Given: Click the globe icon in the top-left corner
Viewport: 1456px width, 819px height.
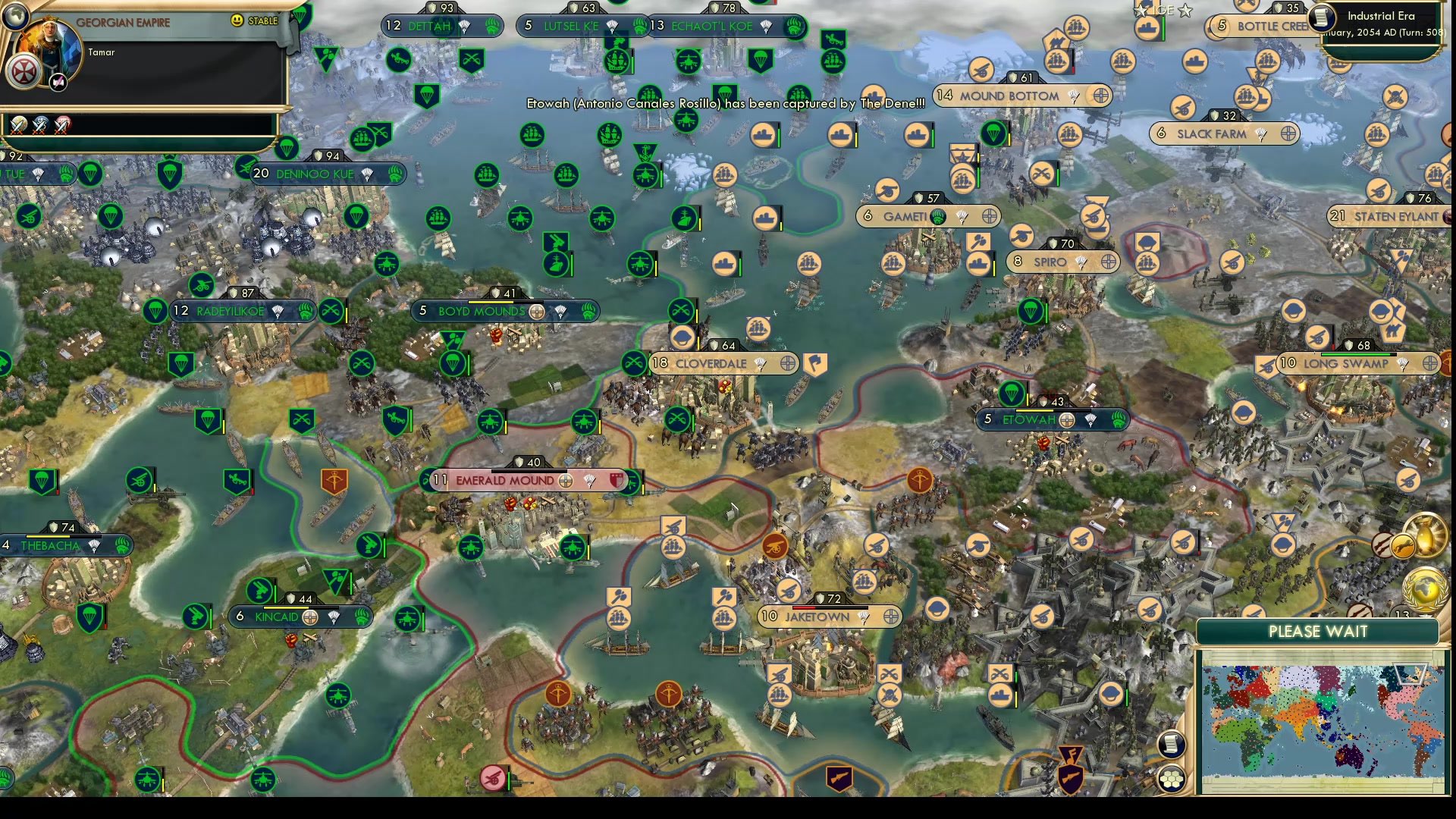Looking at the screenshot, I should [x=15, y=16].
